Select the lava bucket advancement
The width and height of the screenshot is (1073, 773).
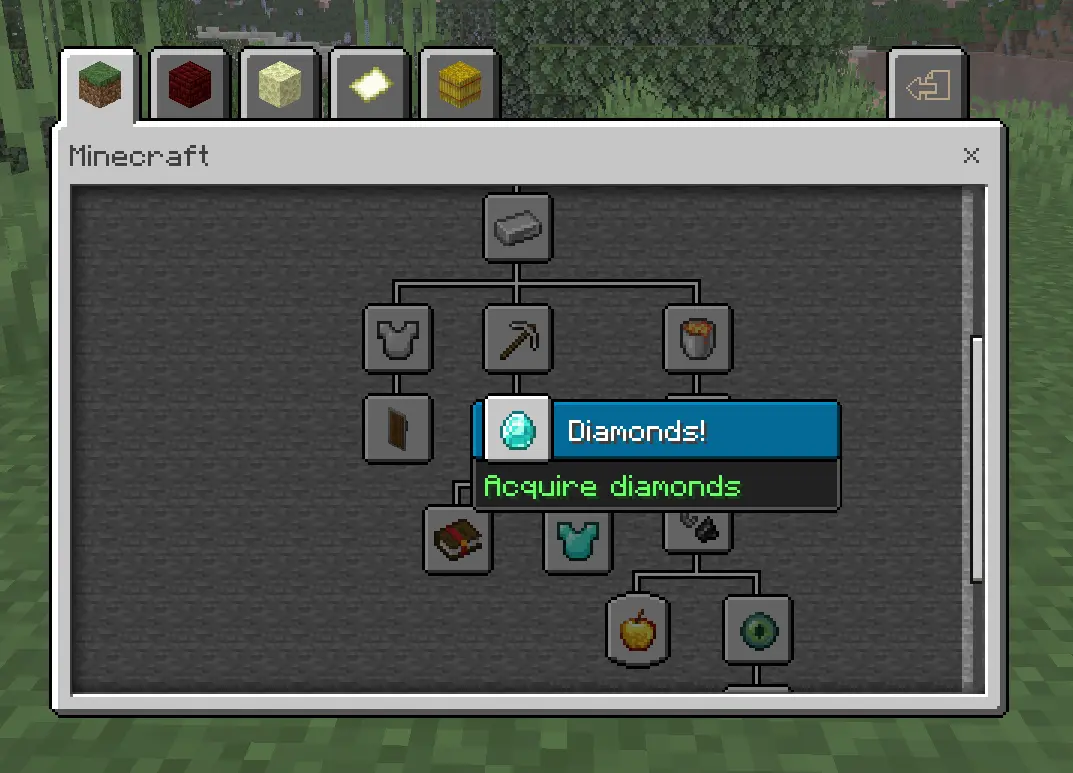698,340
